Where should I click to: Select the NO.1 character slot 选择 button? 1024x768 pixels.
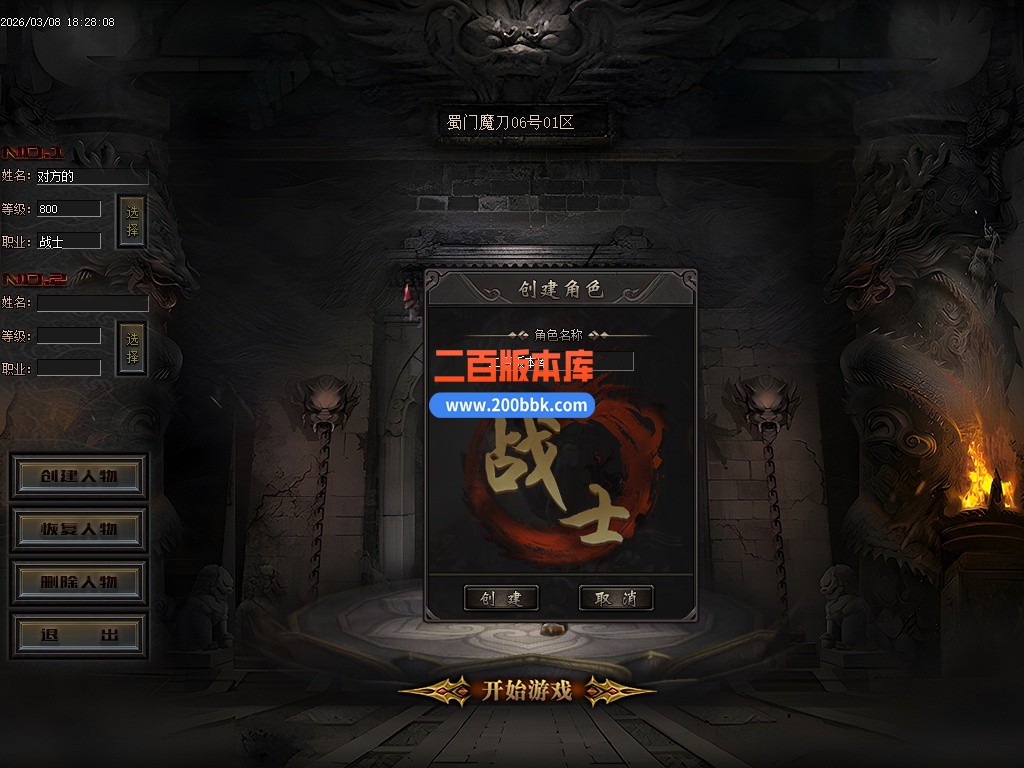(x=132, y=222)
